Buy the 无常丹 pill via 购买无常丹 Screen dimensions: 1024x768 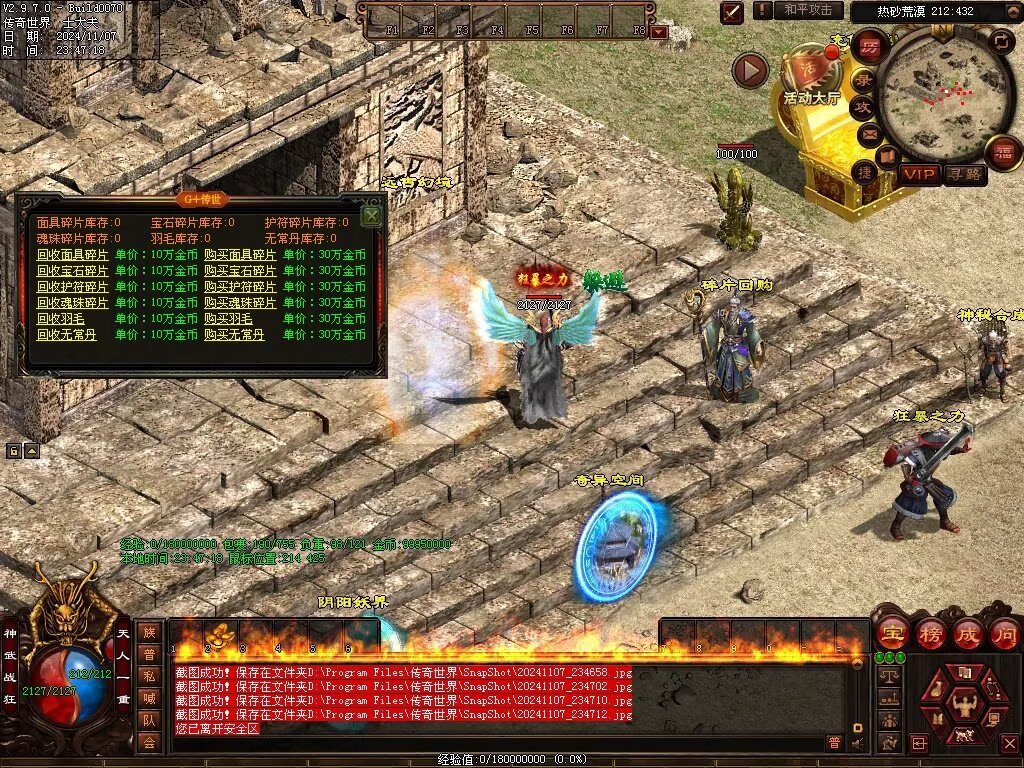coord(234,335)
